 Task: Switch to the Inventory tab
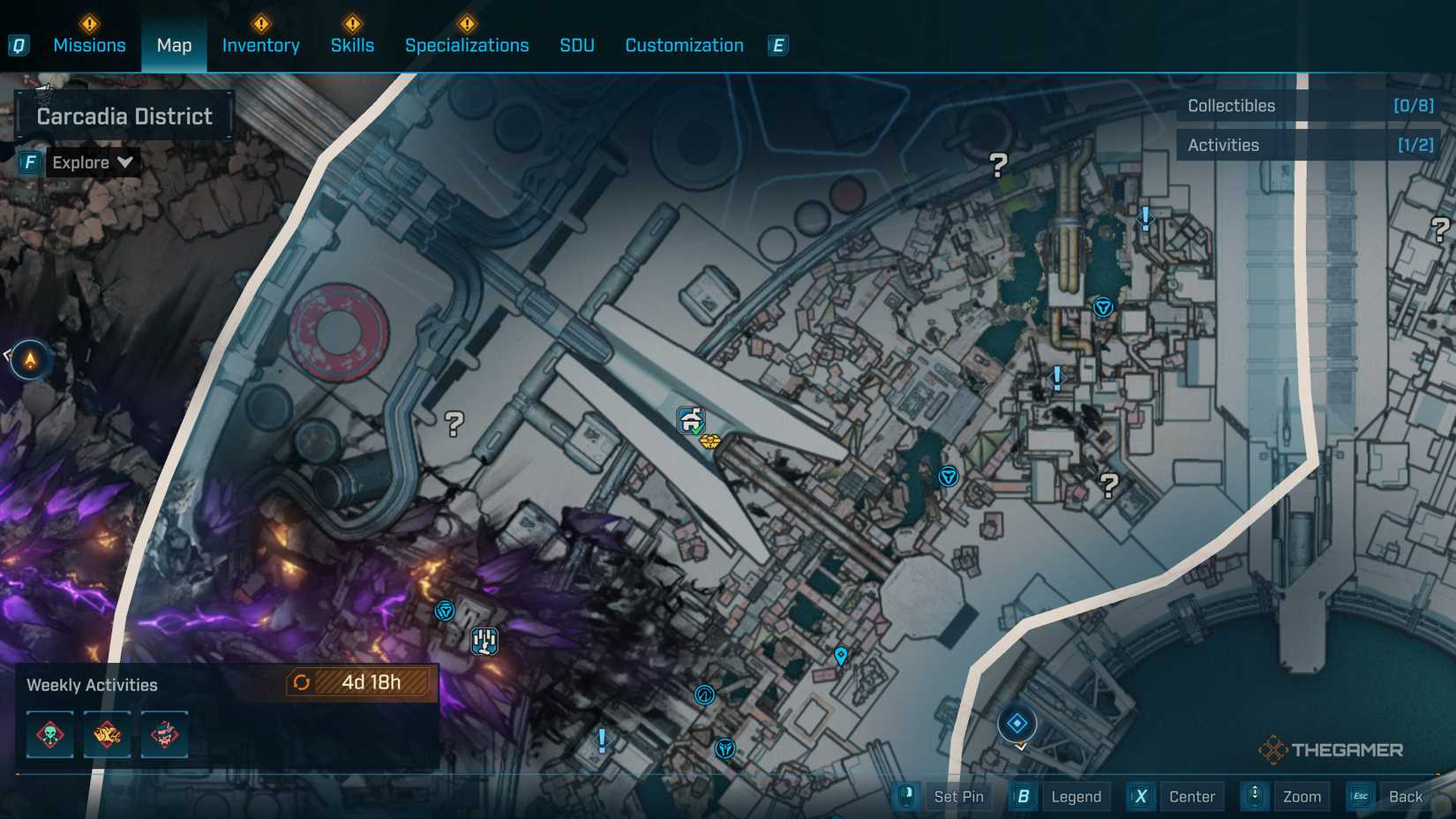[x=260, y=45]
